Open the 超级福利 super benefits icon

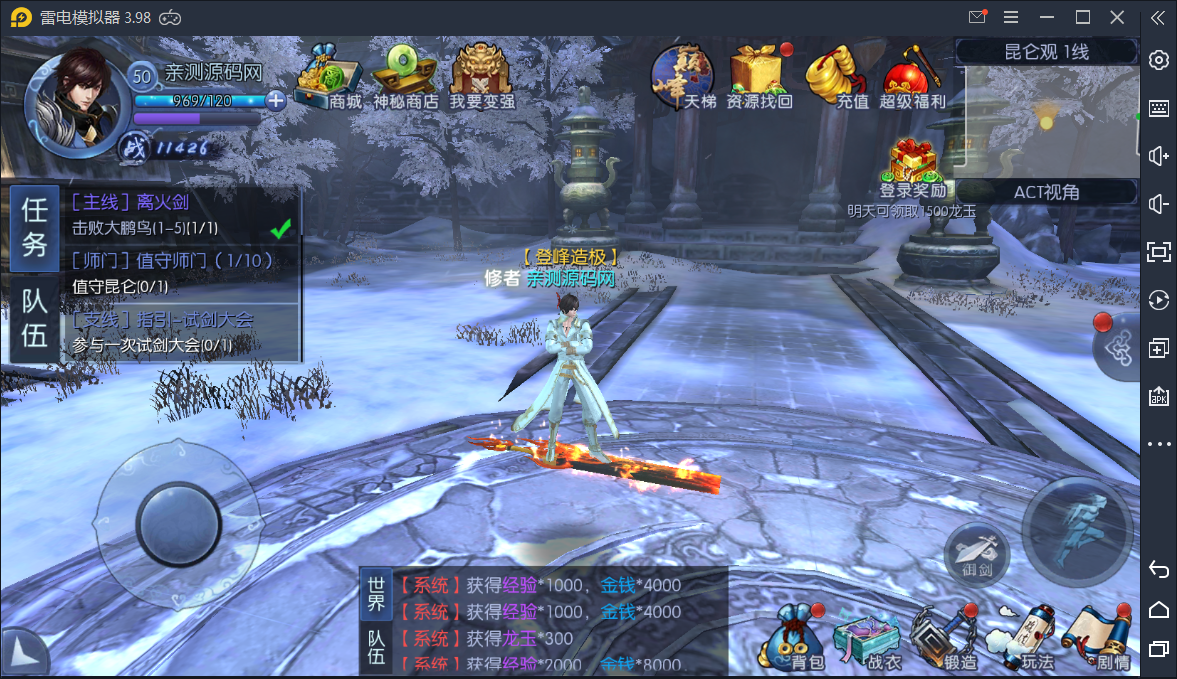coord(911,76)
